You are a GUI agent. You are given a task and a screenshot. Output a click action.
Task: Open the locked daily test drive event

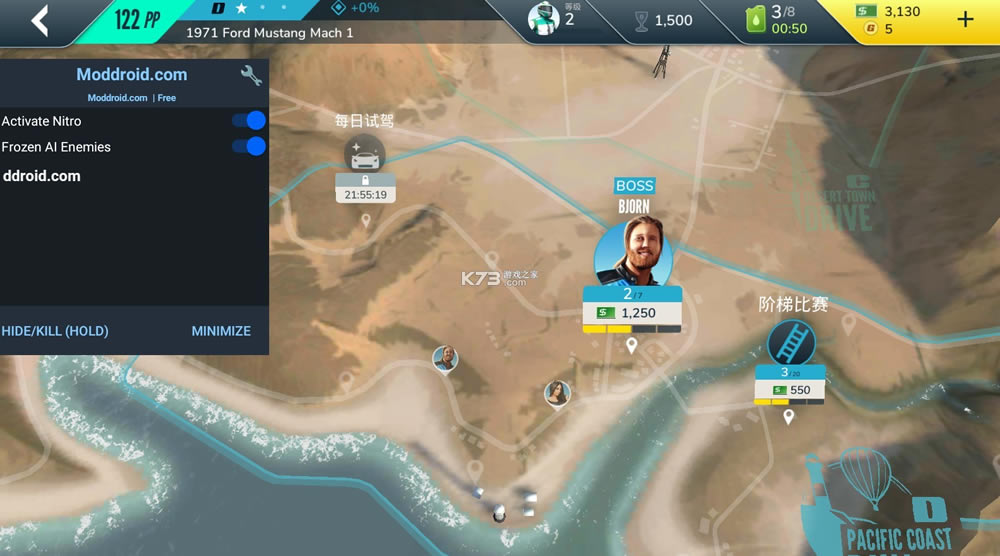[x=365, y=155]
